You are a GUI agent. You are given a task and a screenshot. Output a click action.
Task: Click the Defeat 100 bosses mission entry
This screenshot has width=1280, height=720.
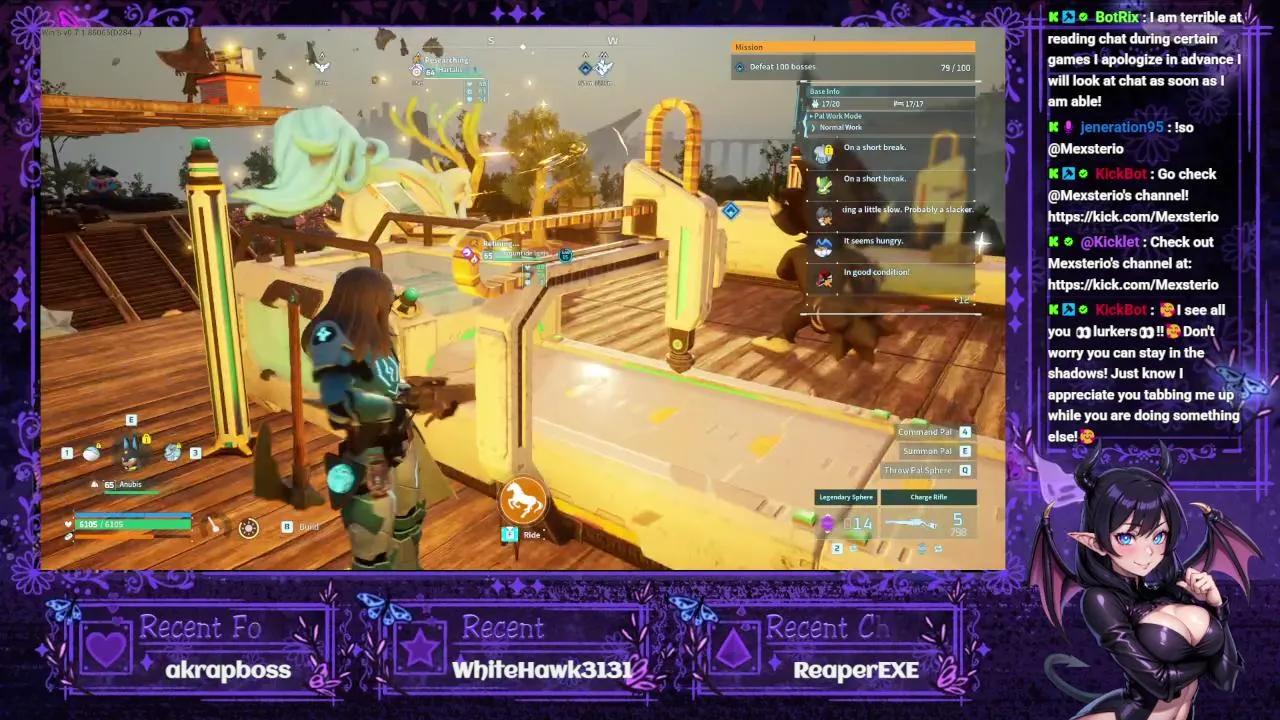click(790, 66)
